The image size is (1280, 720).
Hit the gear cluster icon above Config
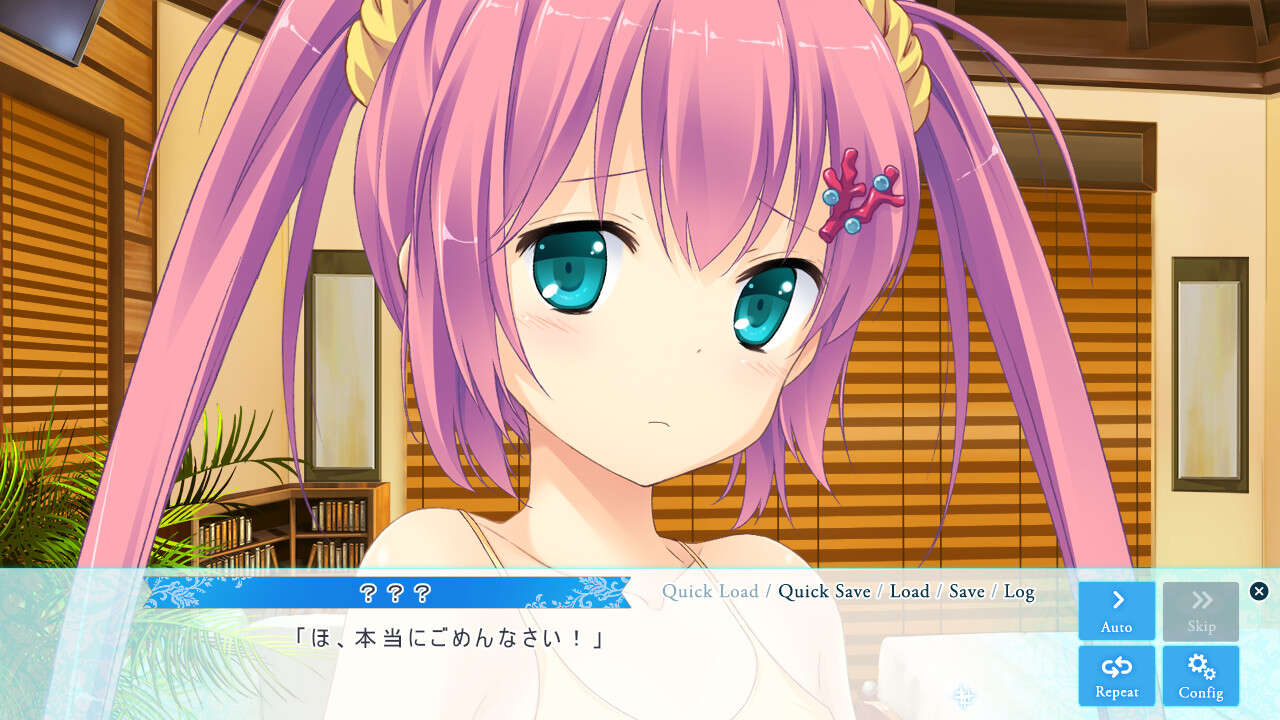tap(1200, 666)
